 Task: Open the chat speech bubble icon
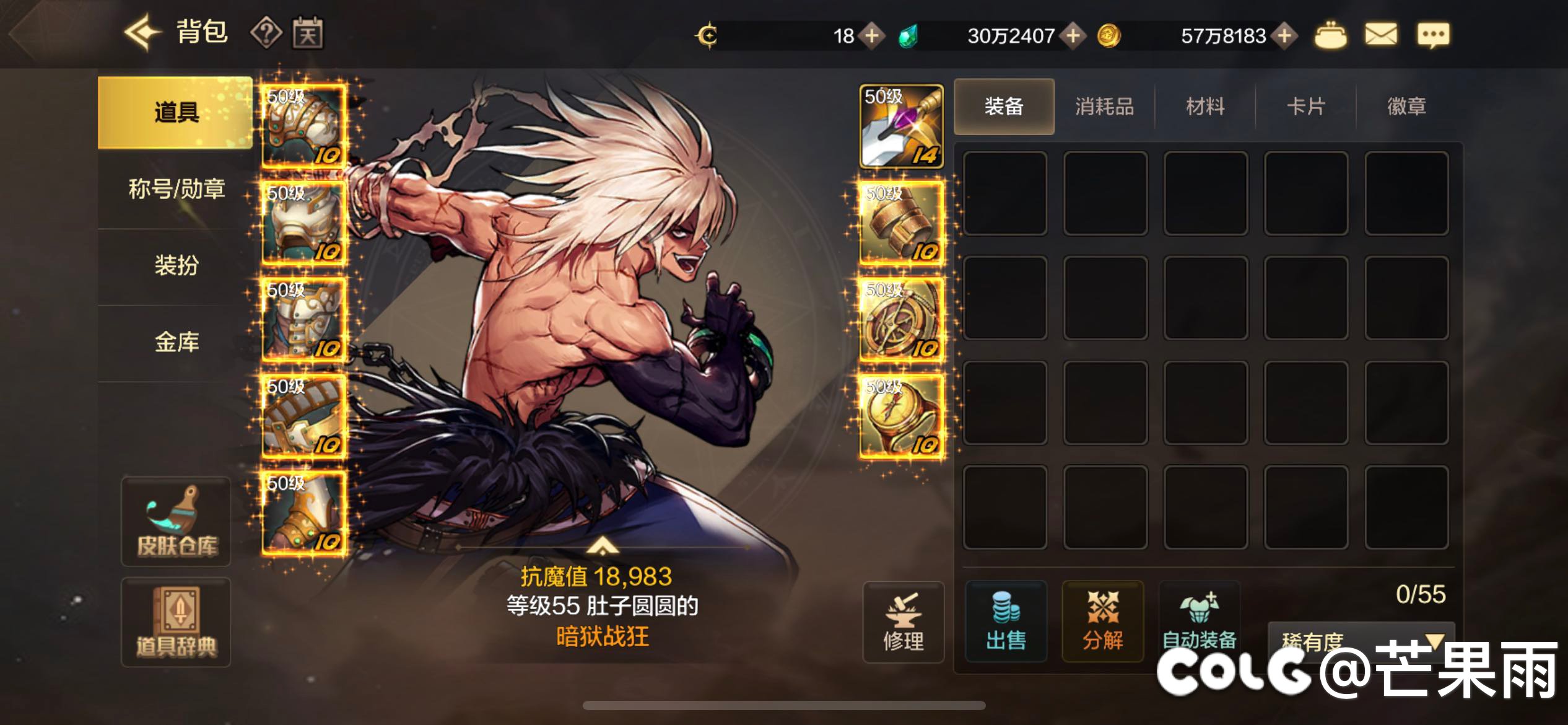click(x=1433, y=35)
